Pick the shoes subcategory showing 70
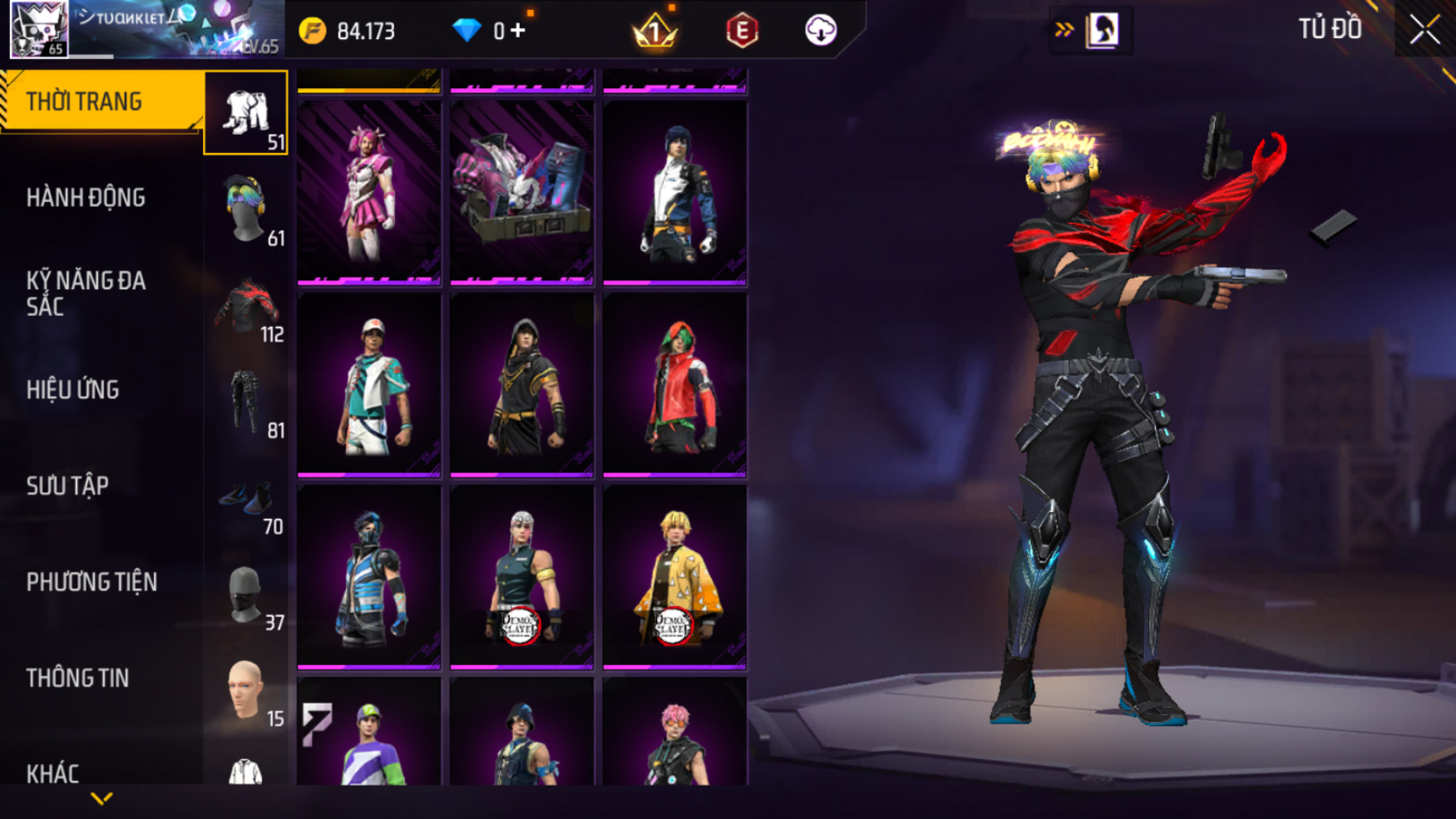Image resolution: width=1456 pixels, height=819 pixels. coord(246,499)
